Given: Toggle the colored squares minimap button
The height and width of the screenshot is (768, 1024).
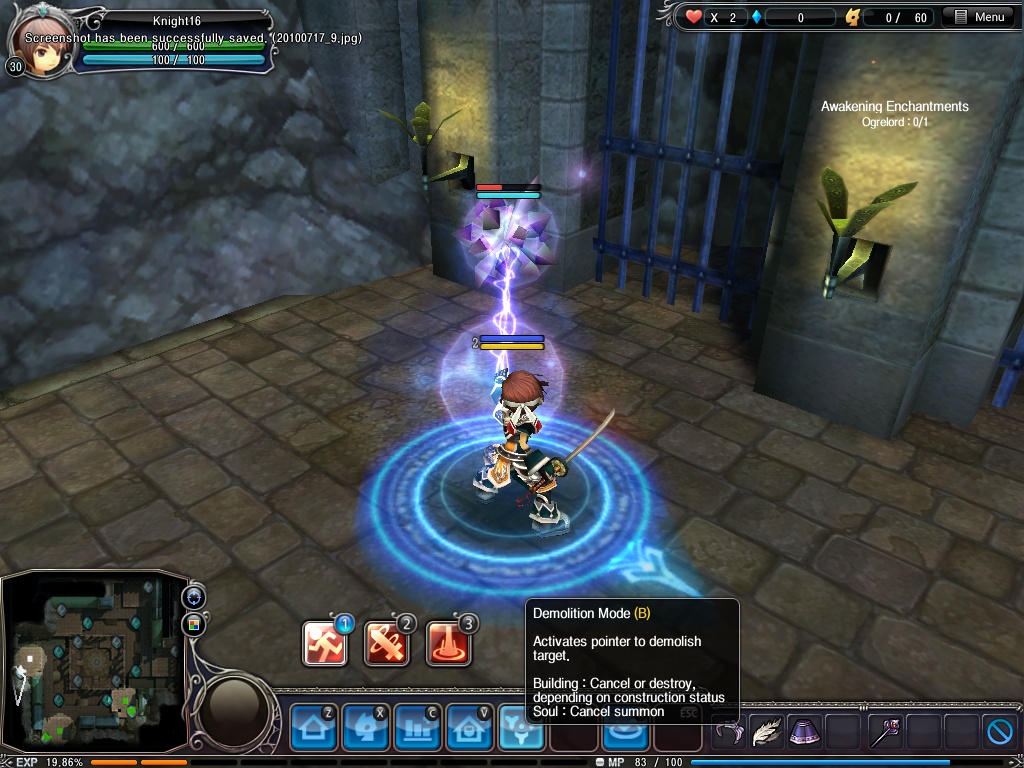Looking at the screenshot, I should tap(193, 626).
